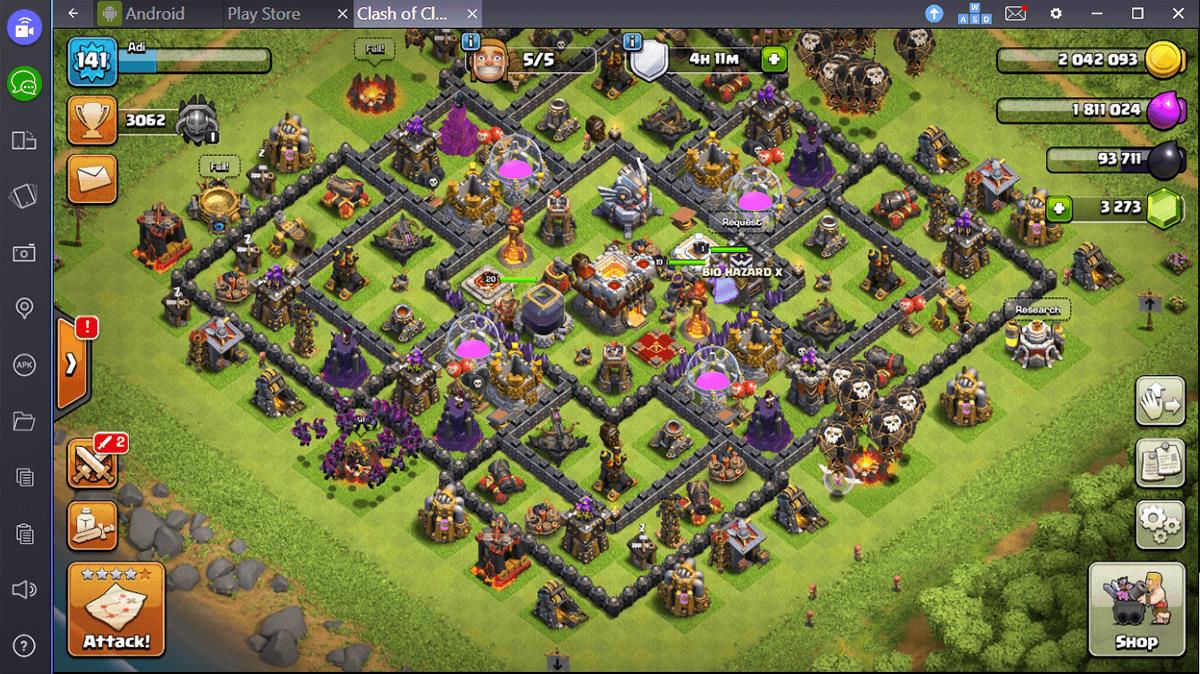Add shield time with green plus

click(773, 59)
